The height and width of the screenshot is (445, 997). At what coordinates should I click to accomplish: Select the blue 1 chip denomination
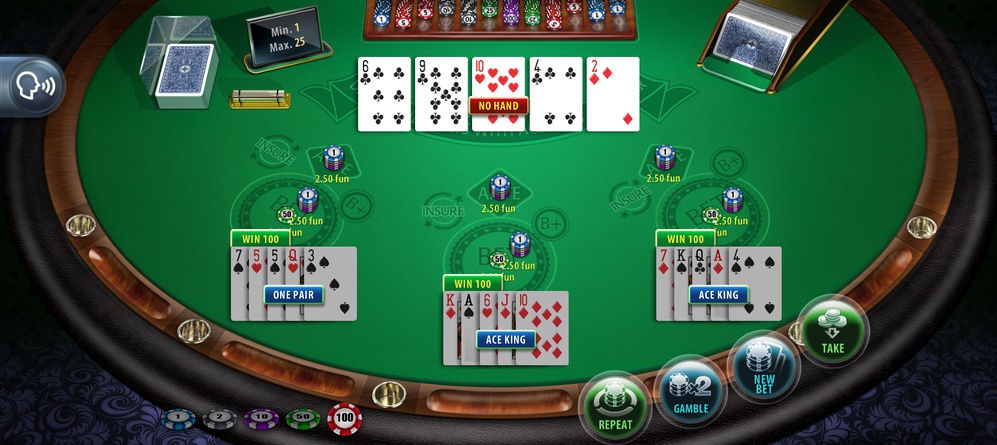[176, 418]
